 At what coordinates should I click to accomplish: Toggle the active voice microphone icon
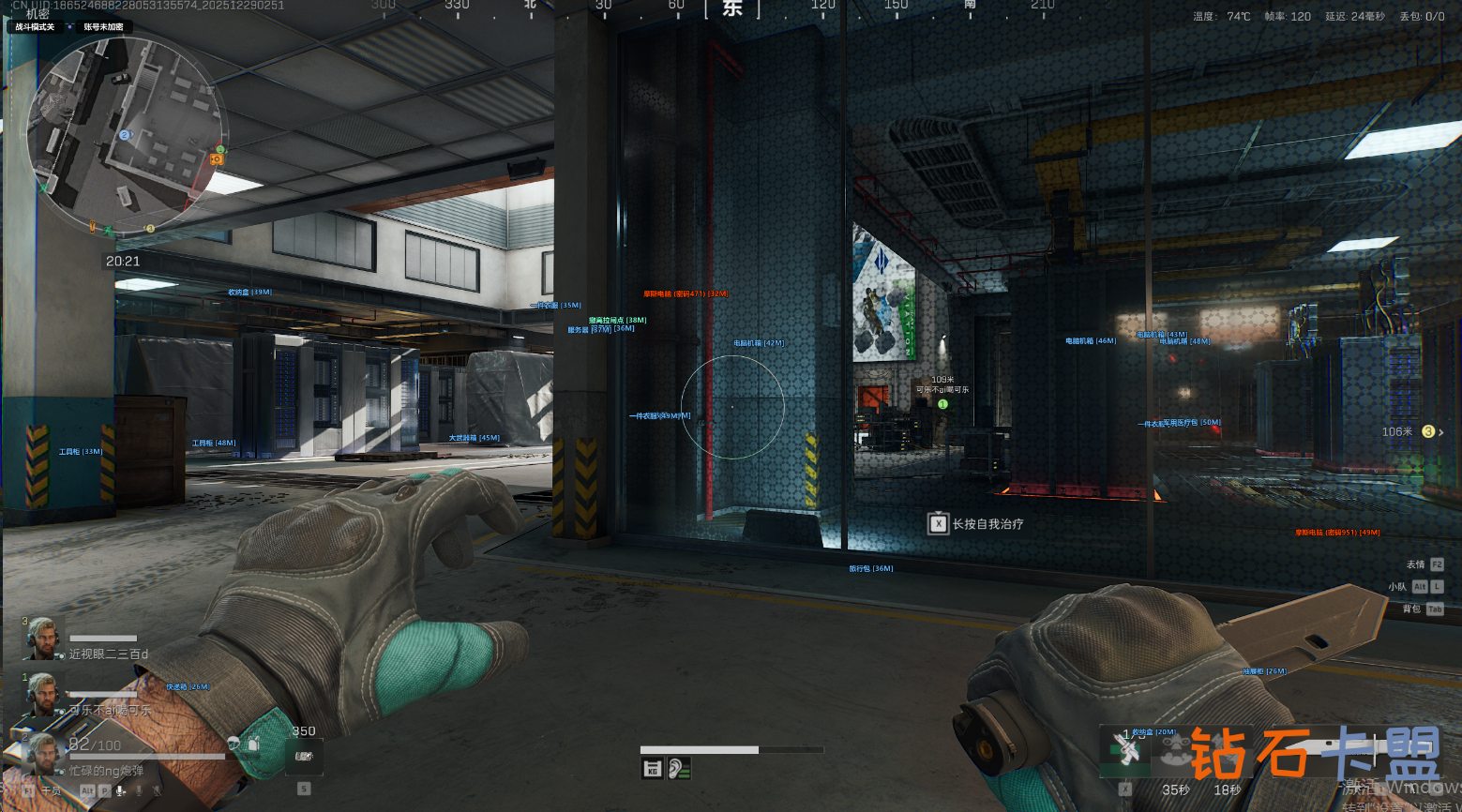(x=121, y=791)
